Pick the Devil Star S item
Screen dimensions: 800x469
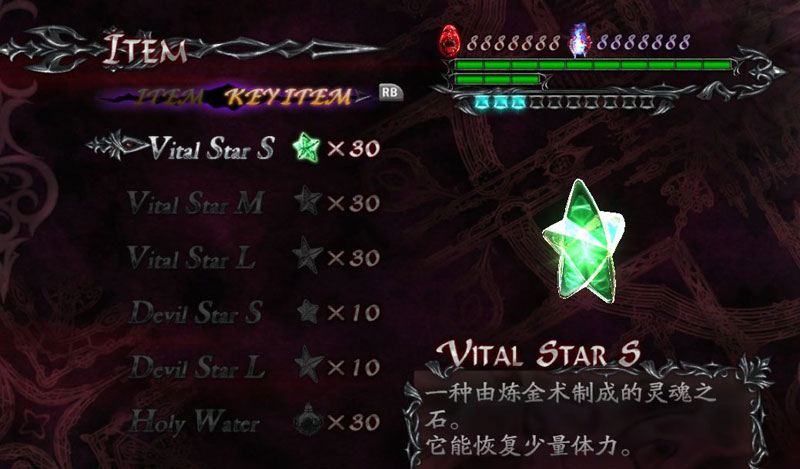(x=196, y=311)
